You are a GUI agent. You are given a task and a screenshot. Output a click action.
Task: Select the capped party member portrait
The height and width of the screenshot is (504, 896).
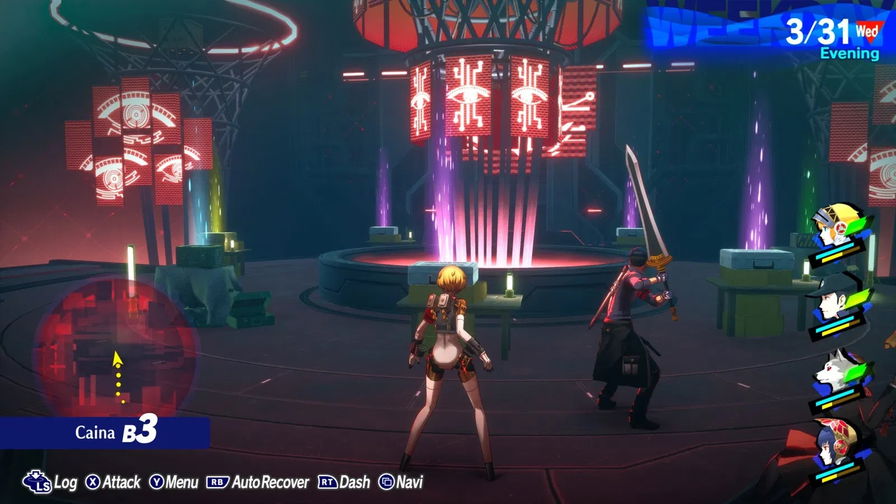[x=838, y=297]
